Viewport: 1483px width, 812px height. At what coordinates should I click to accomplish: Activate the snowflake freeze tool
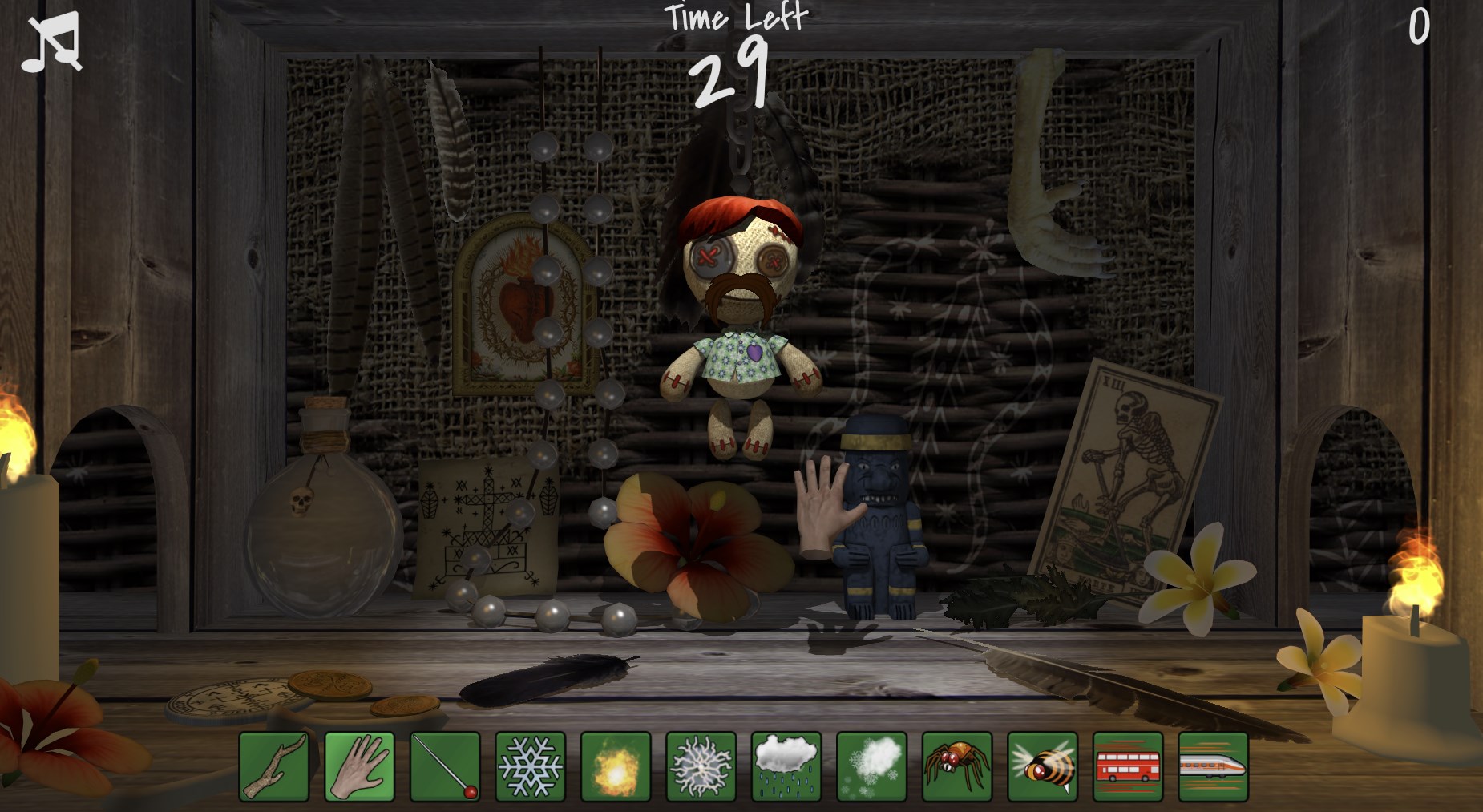click(530, 766)
